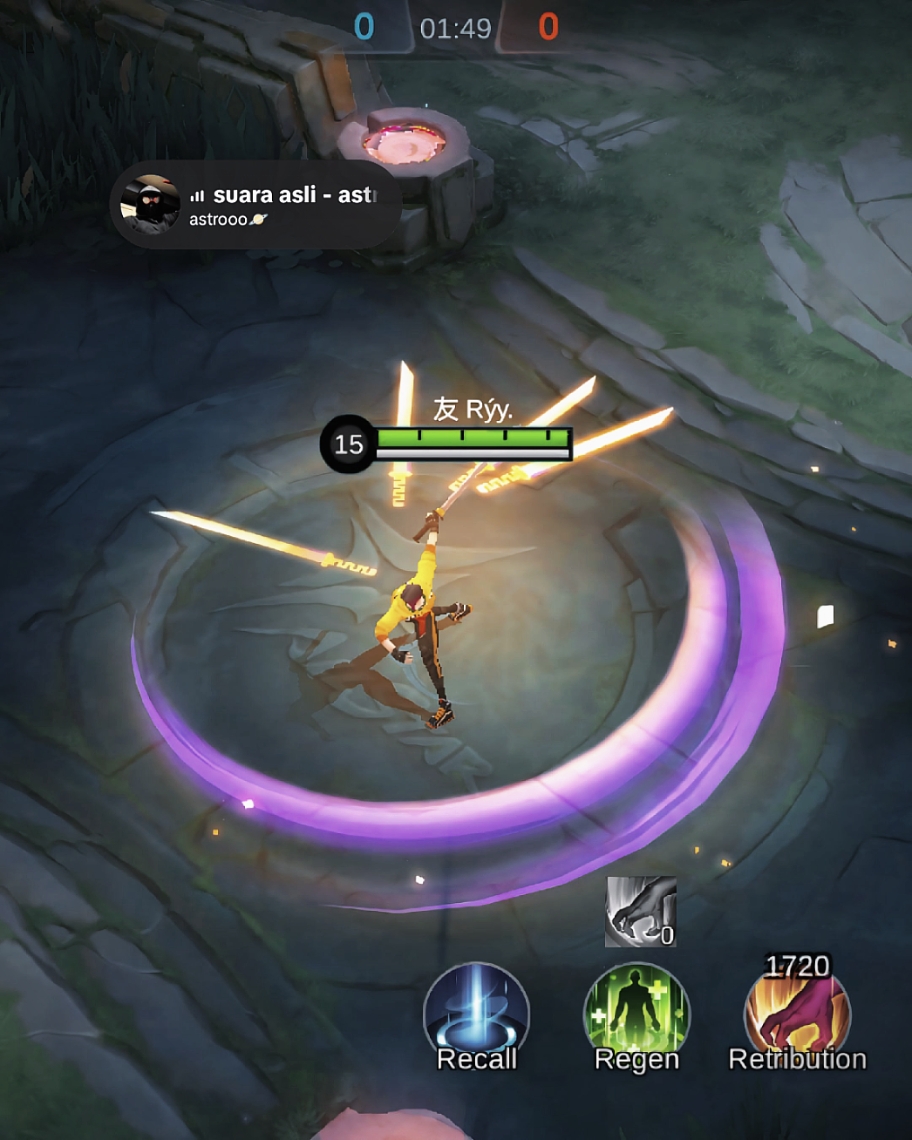This screenshot has width=912, height=1140.
Task: Use the Regen ability
Action: (636, 1014)
